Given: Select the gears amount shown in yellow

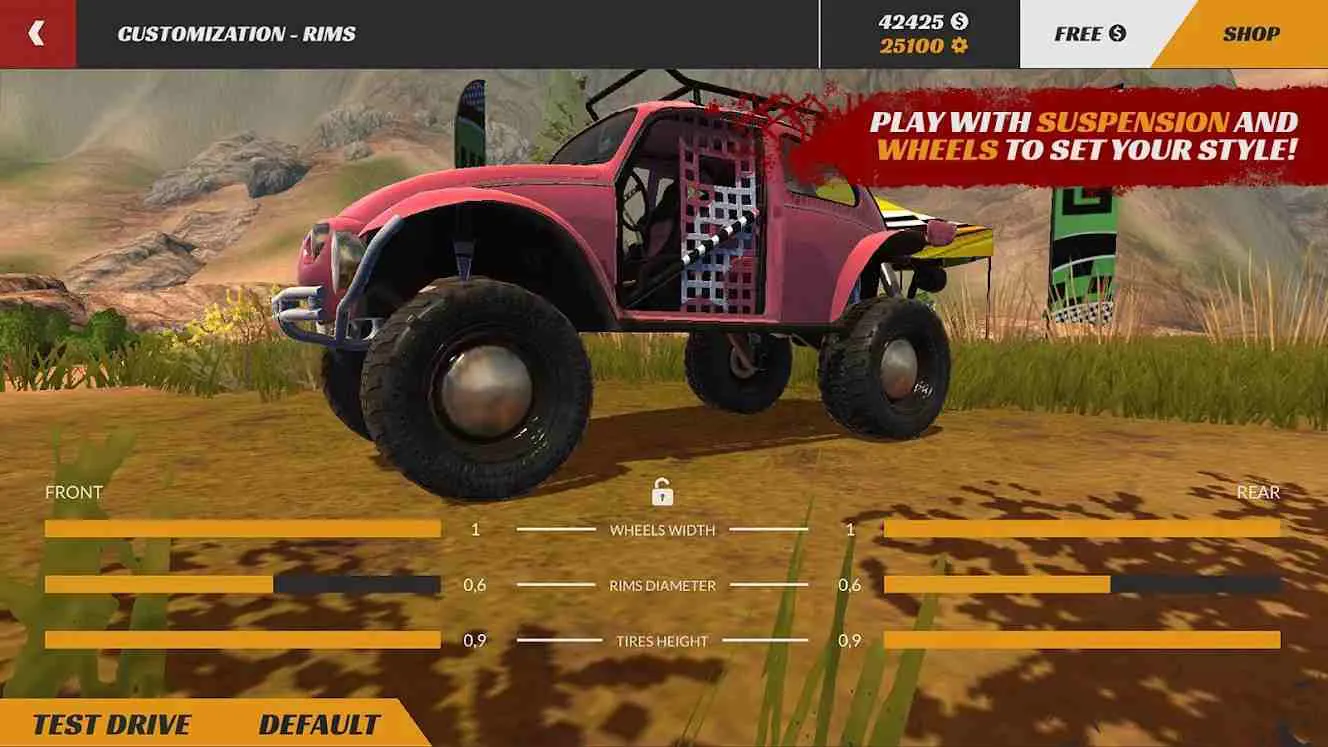Looking at the screenshot, I should coord(910,44).
